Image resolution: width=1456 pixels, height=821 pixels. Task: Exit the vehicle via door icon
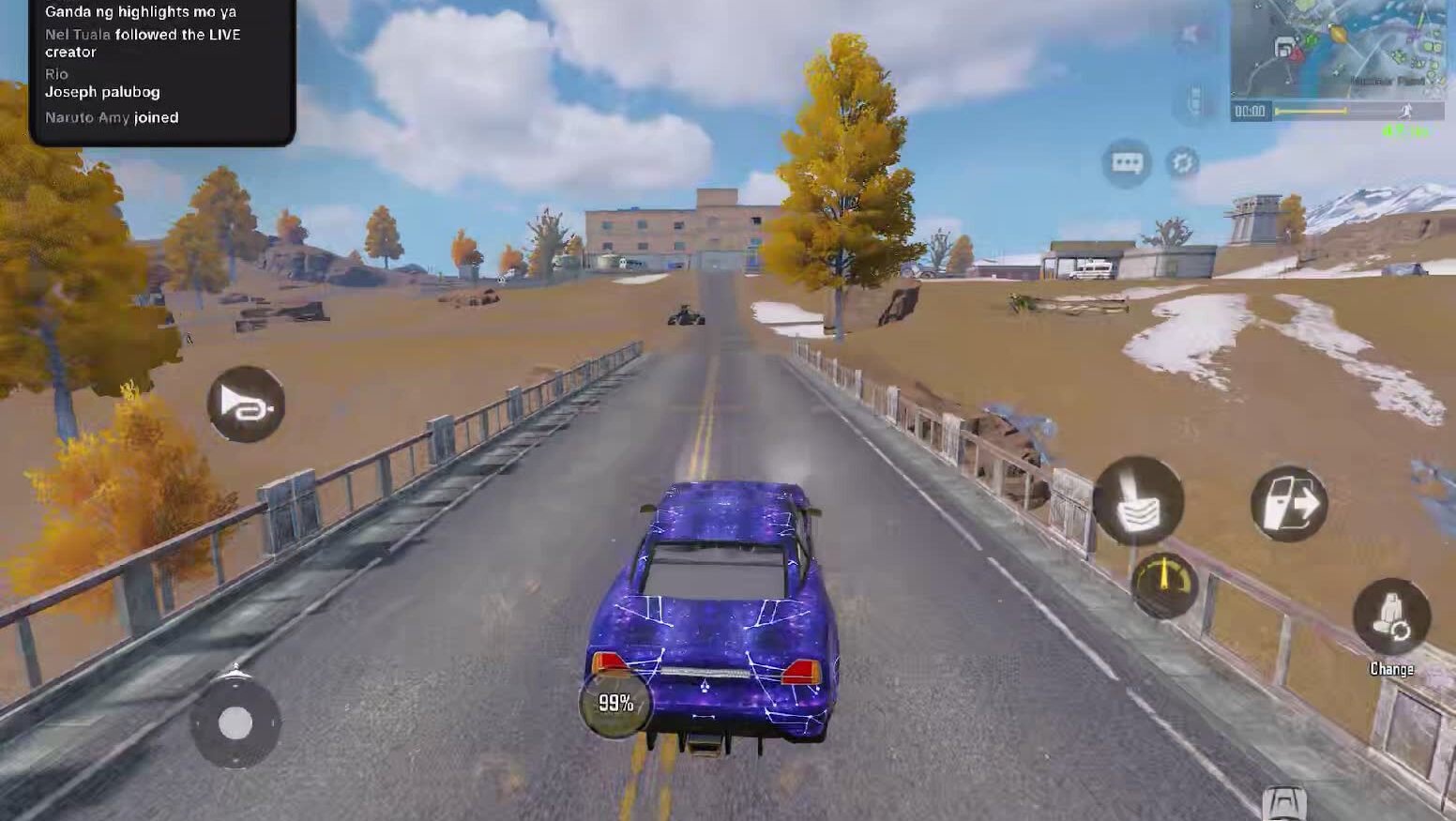pyautogui.click(x=1289, y=503)
